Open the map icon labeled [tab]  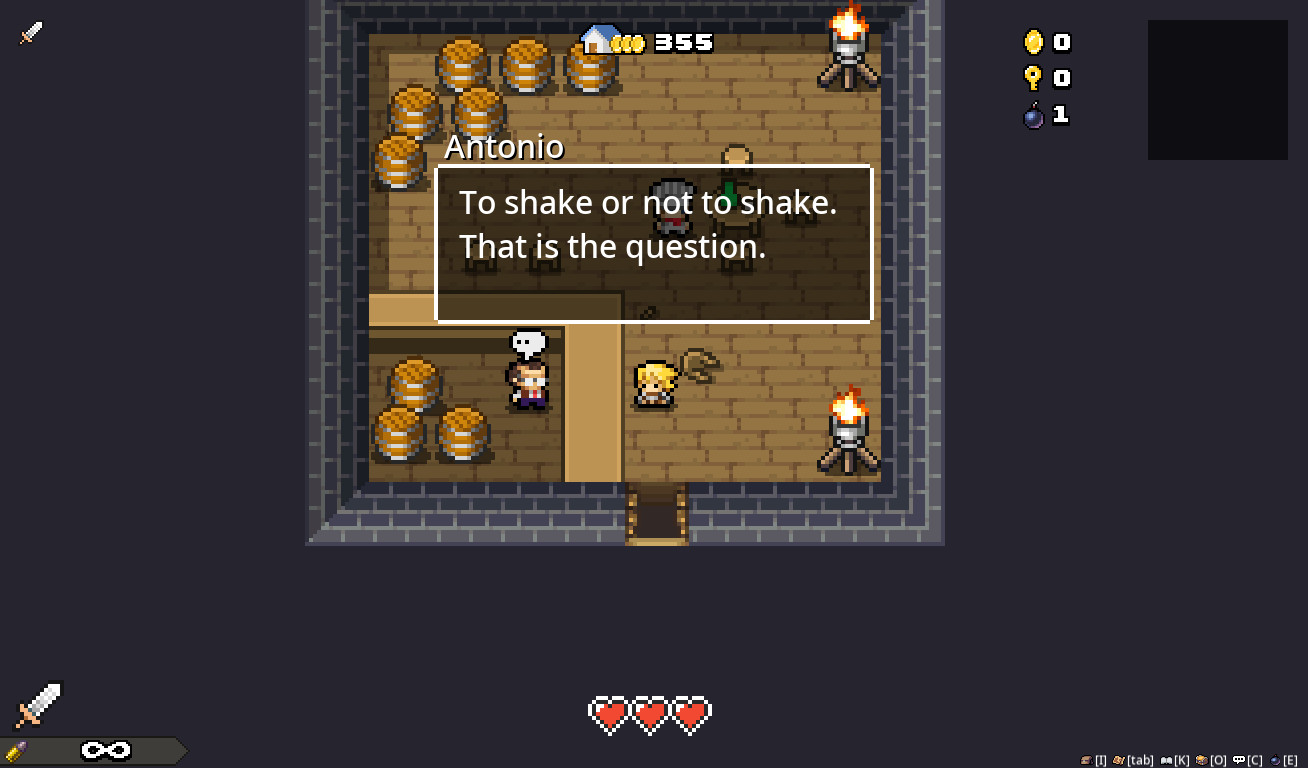[x=1118, y=760]
